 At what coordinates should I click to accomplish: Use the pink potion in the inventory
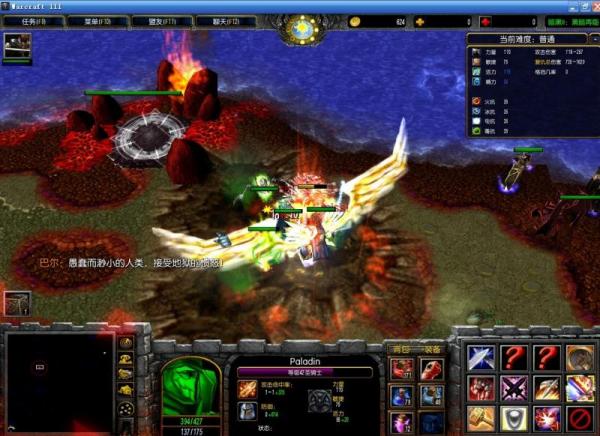point(402,422)
